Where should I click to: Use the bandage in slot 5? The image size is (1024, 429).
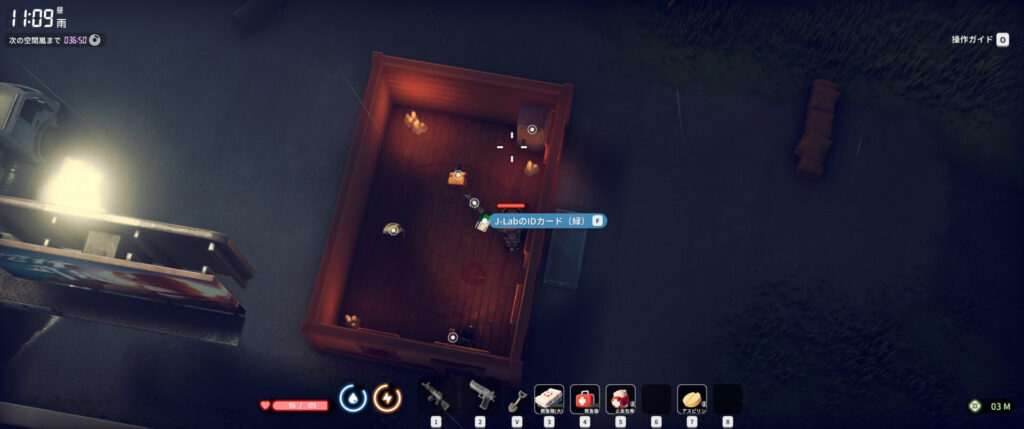click(620, 398)
